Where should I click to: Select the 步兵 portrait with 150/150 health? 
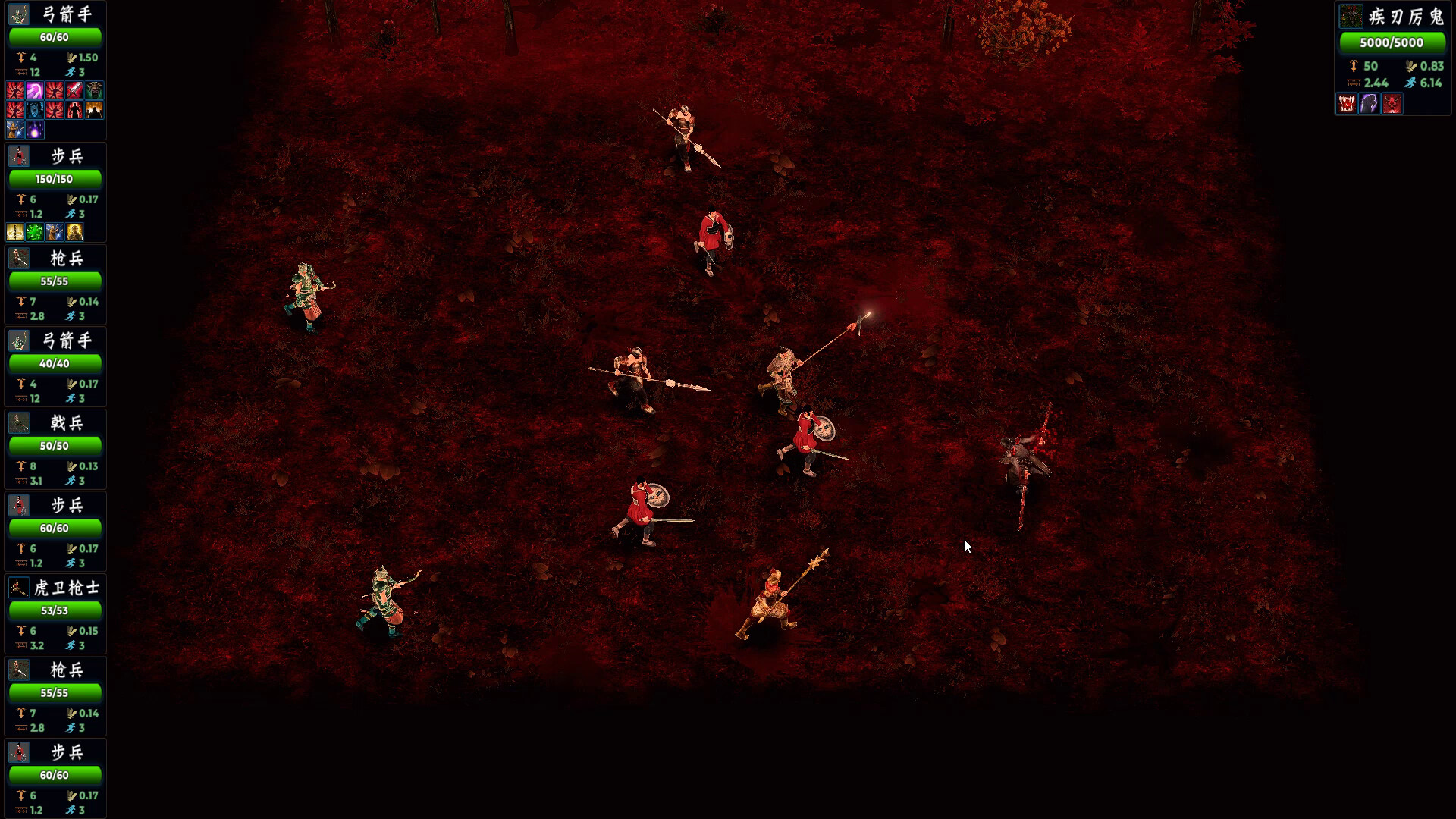click(x=19, y=156)
